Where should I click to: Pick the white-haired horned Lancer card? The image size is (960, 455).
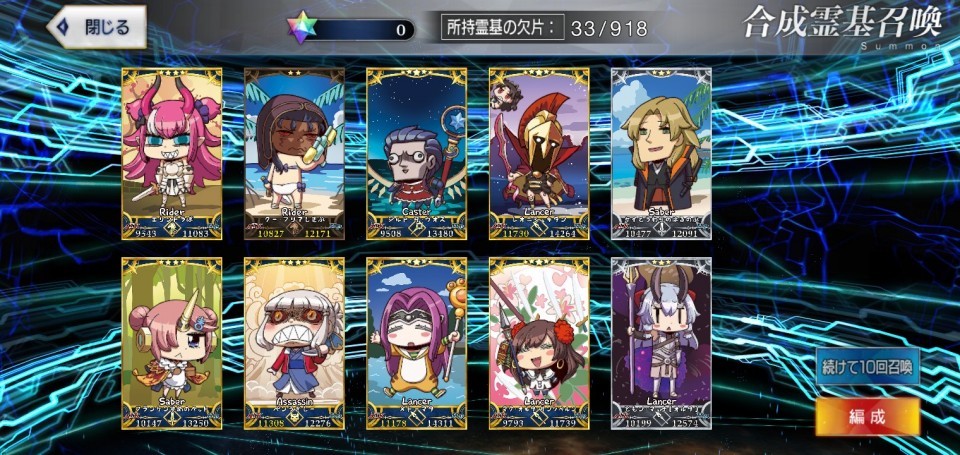tap(661, 343)
